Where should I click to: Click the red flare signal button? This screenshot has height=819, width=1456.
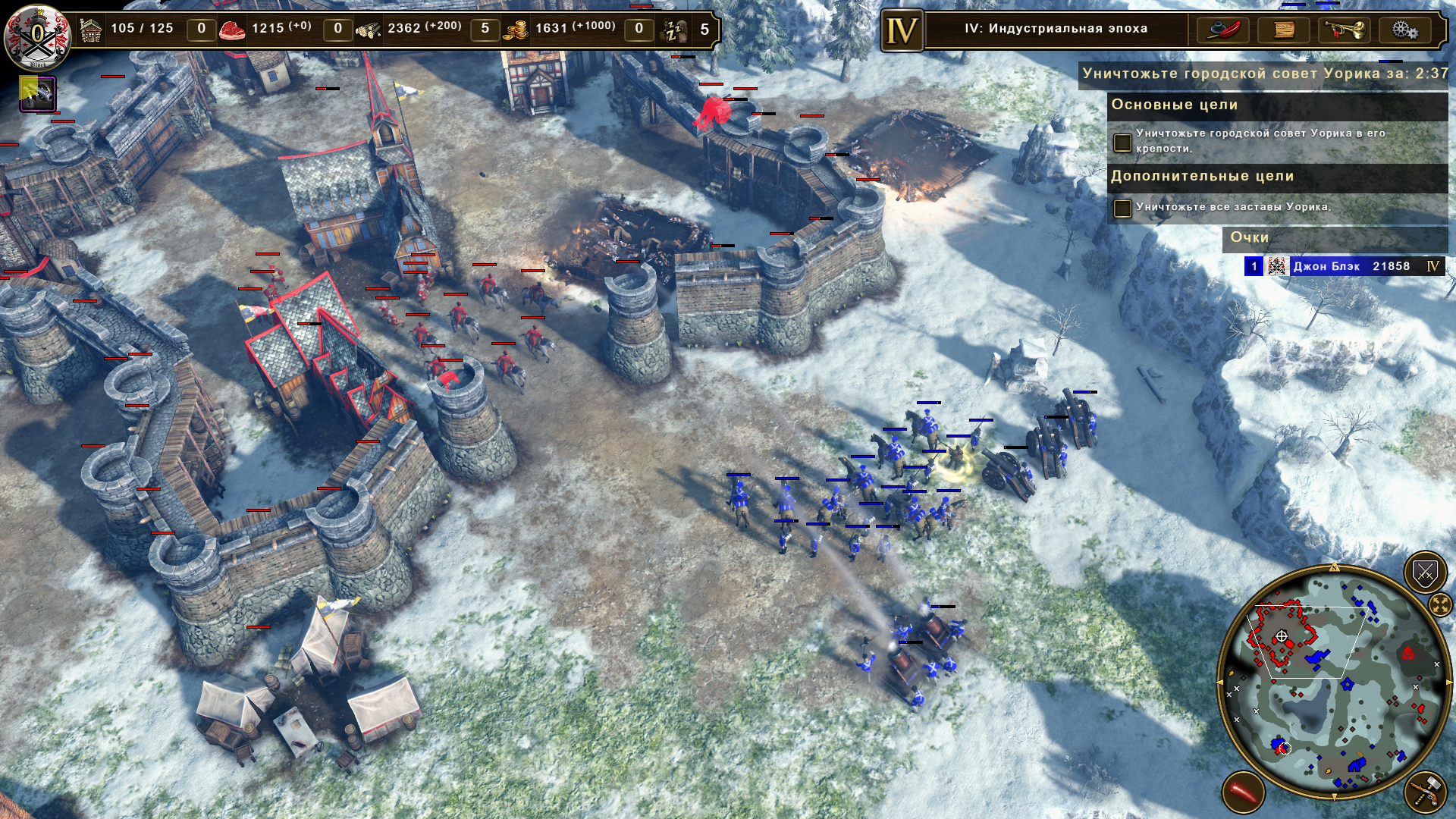click(1243, 792)
